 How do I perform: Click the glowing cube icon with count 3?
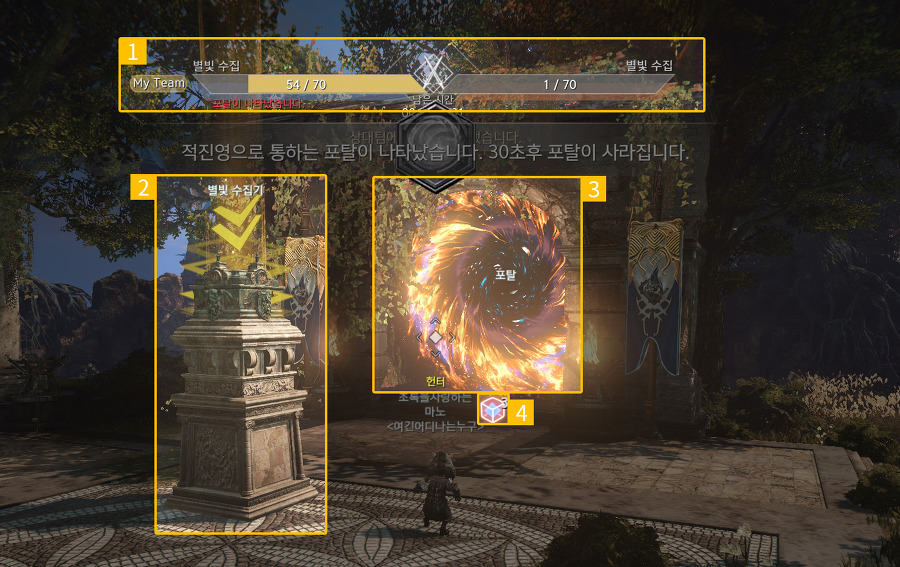coord(492,410)
